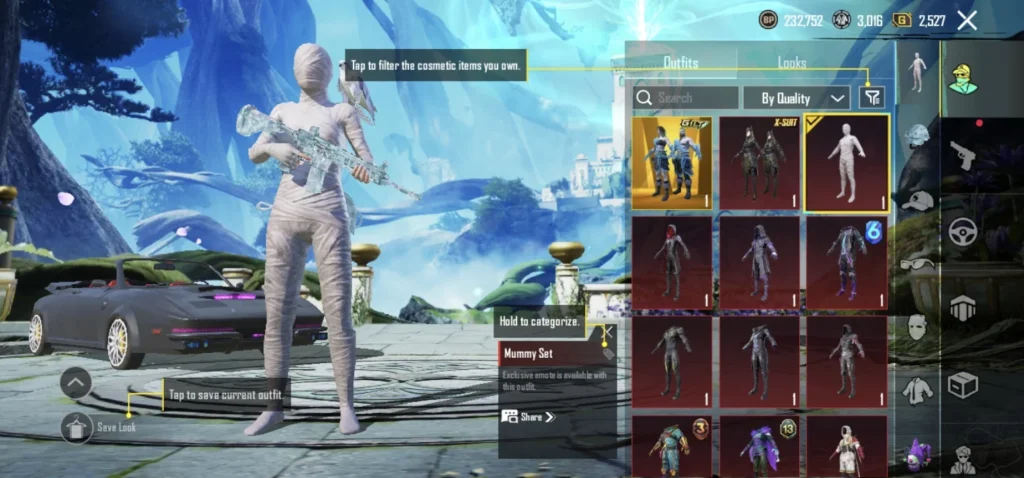The width and height of the screenshot is (1024, 478).
Task: Share the Mummy Set outfit
Action: pyautogui.click(x=528, y=417)
